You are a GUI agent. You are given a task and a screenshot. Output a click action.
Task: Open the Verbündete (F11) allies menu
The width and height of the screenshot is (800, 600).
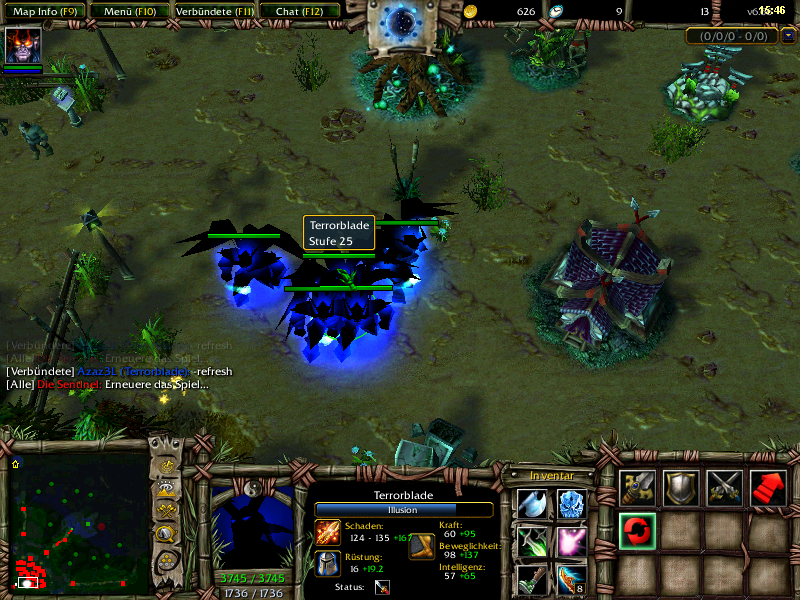coord(213,11)
